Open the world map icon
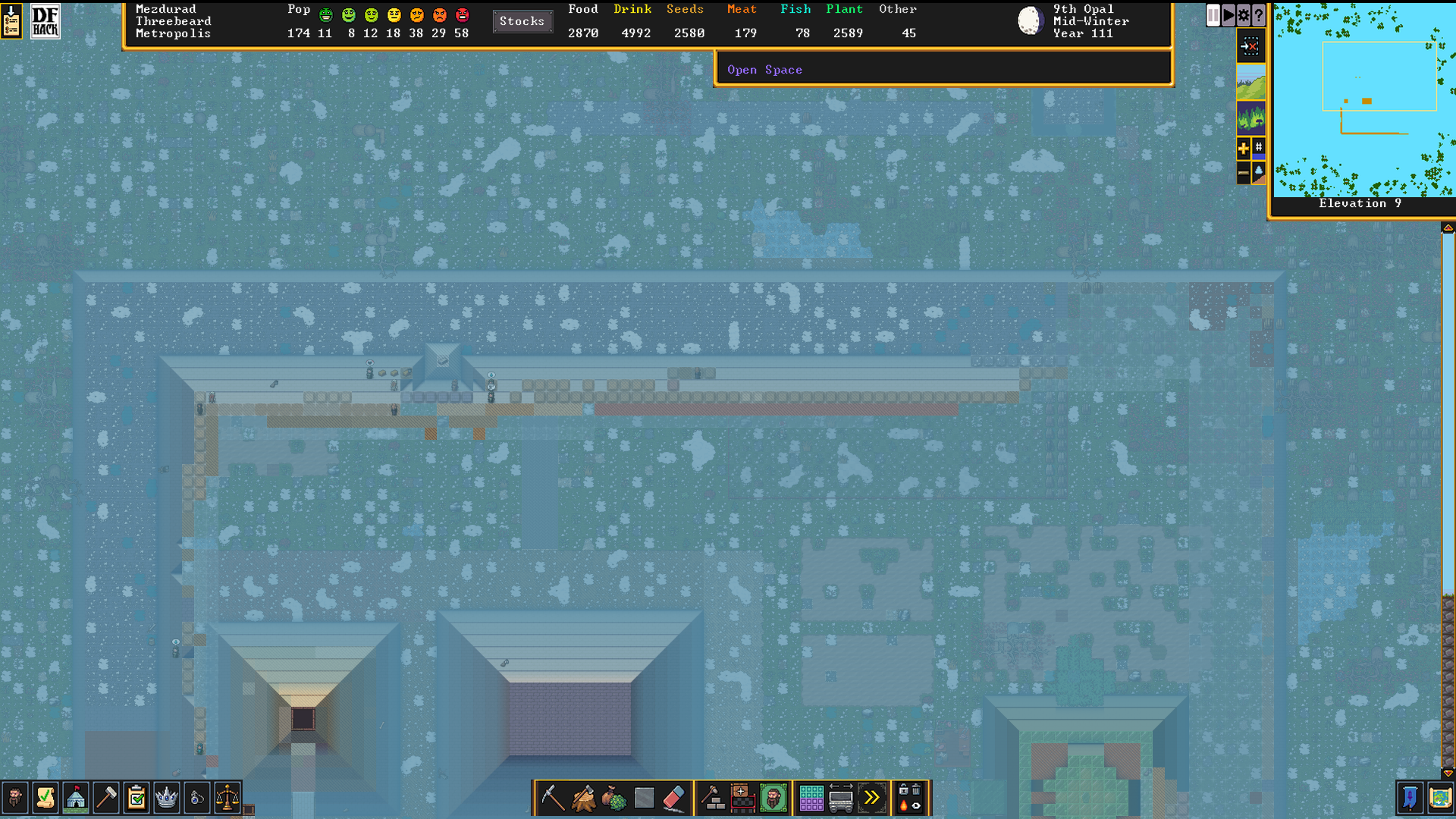This screenshot has width=1456, height=819. click(1440, 798)
